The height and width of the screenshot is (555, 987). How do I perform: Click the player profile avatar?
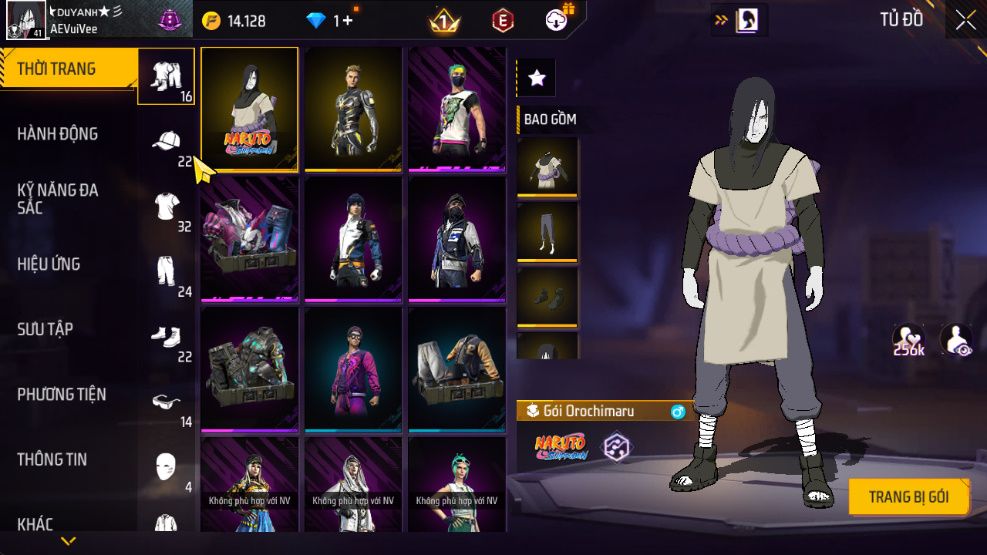[x=25, y=19]
